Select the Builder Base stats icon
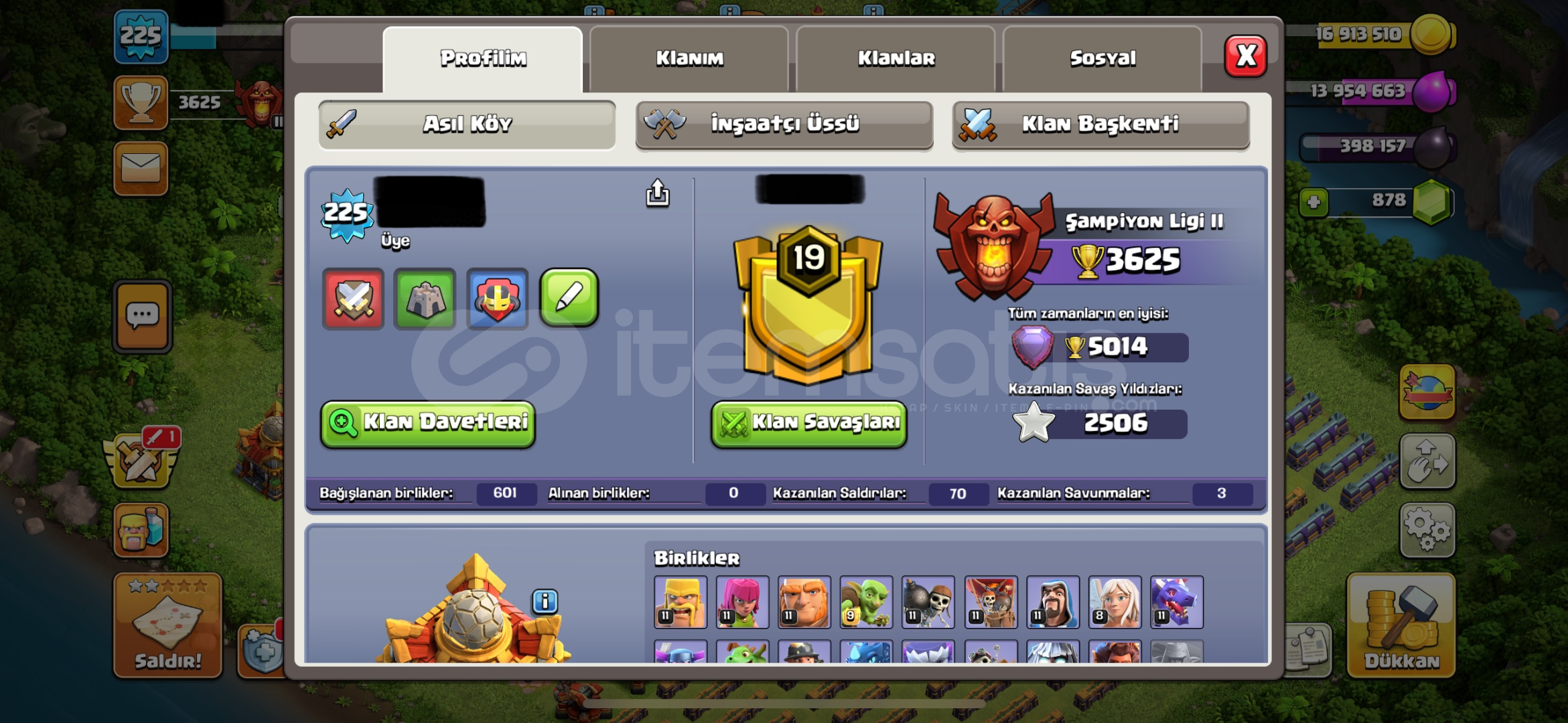Screen dimensions: 1568x723 coord(425,299)
